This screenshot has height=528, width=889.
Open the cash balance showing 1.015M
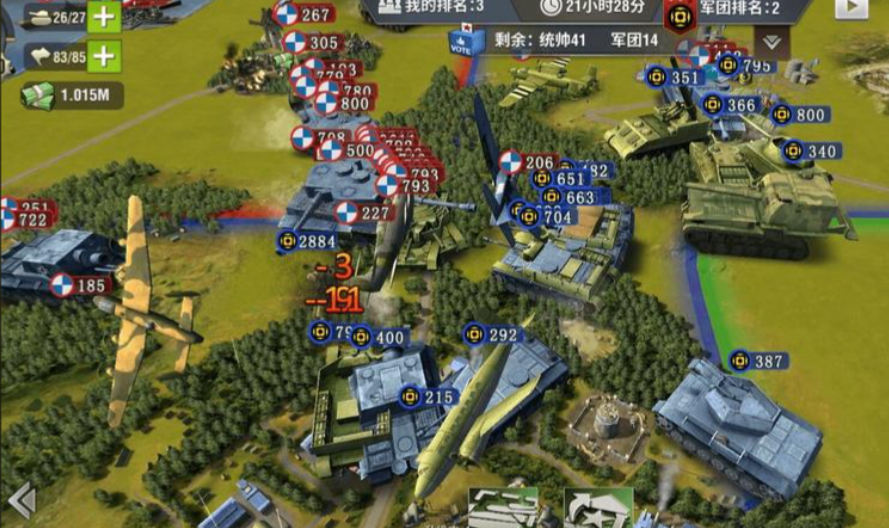point(70,95)
